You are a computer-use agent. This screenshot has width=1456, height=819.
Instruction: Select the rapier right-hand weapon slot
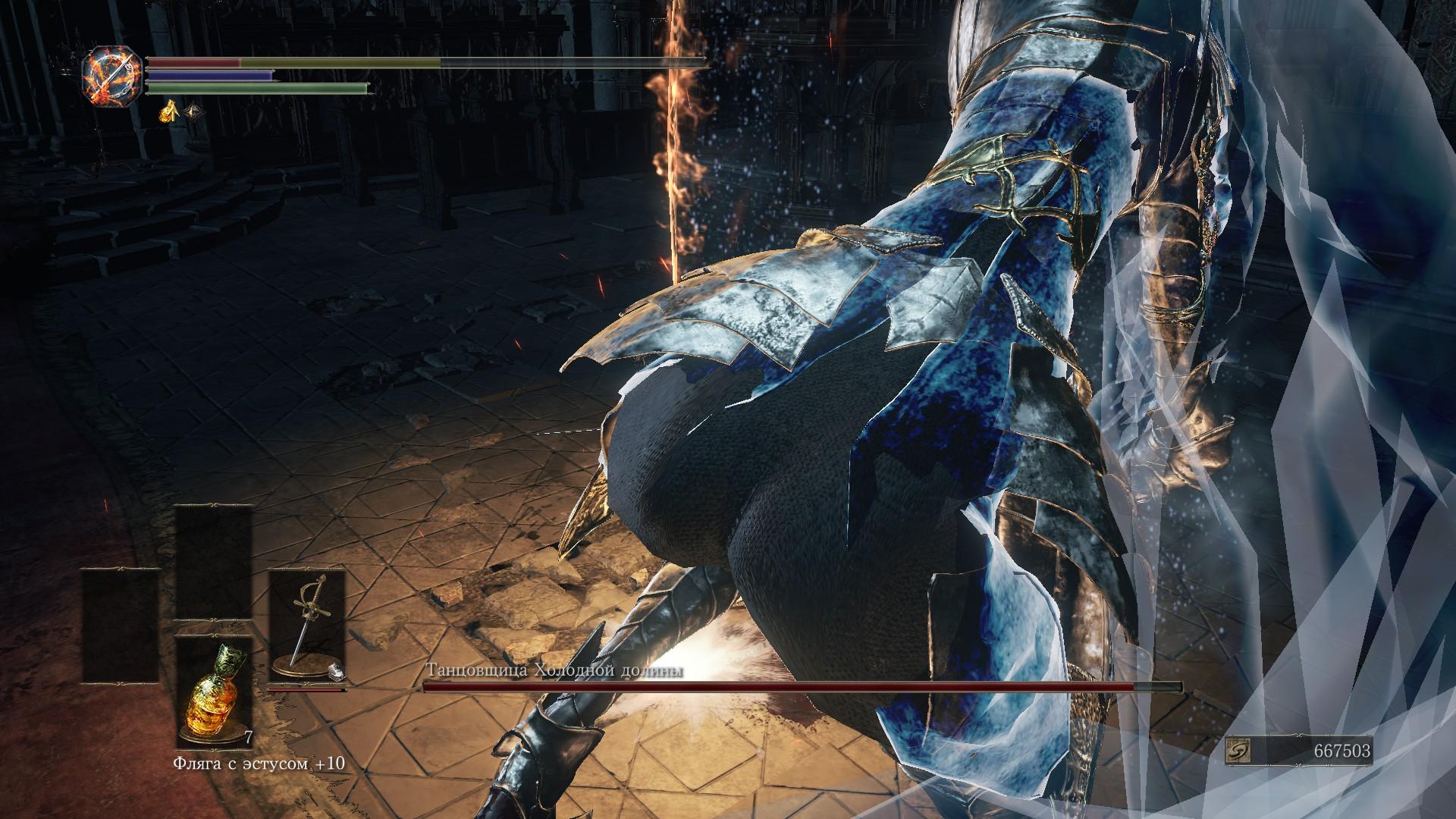click(306, 628)
